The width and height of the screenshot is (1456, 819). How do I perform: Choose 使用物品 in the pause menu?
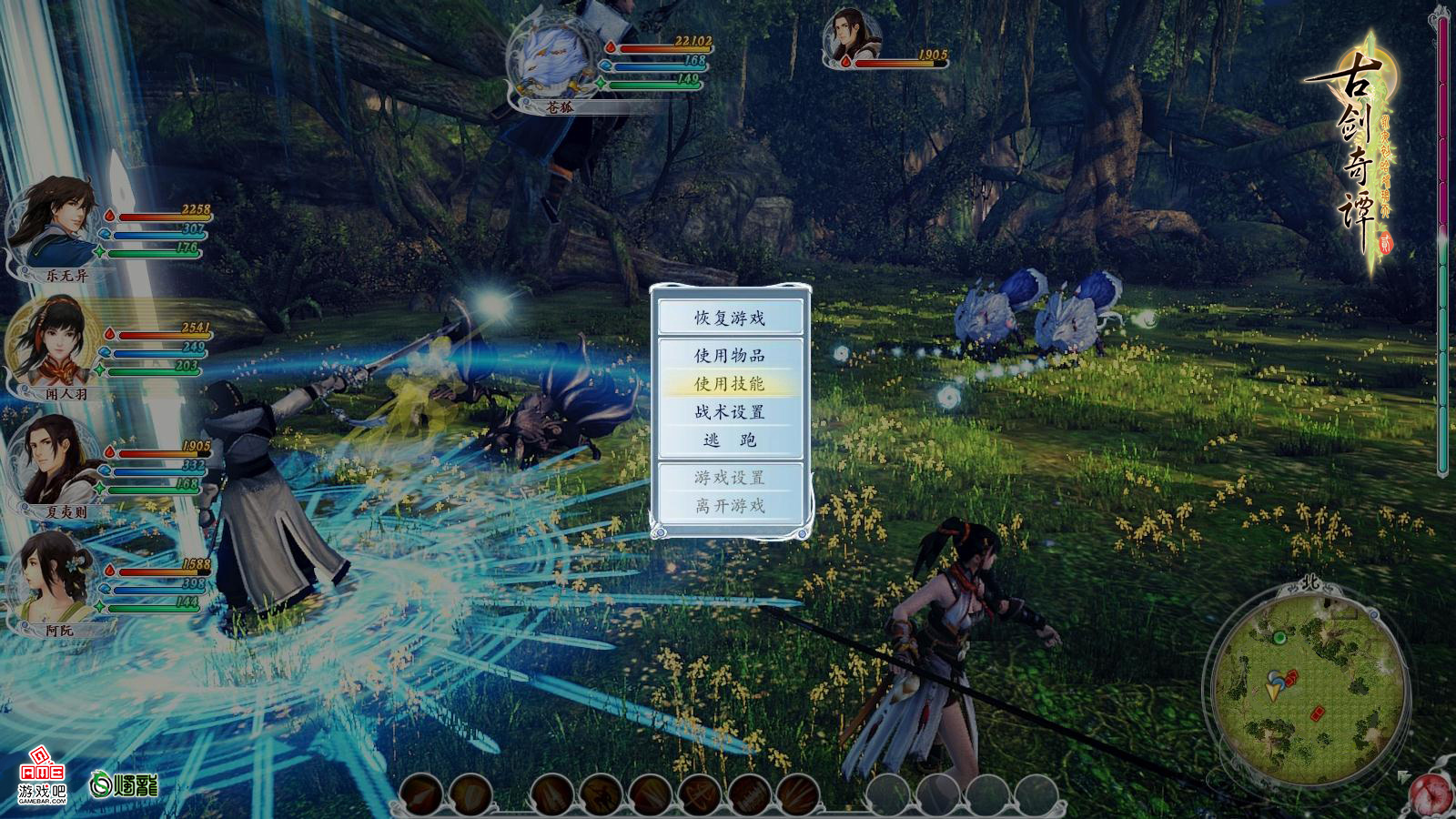[x=730, y=355]
